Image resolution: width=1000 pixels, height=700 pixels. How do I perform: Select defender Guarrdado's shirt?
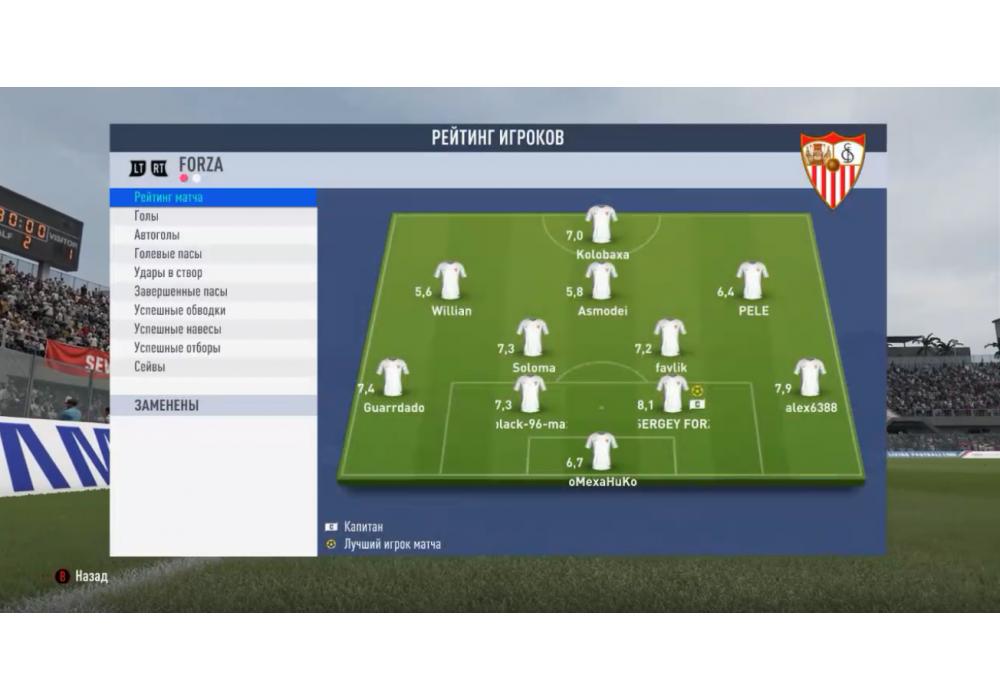pyautogui.click(x=393, y=378)
